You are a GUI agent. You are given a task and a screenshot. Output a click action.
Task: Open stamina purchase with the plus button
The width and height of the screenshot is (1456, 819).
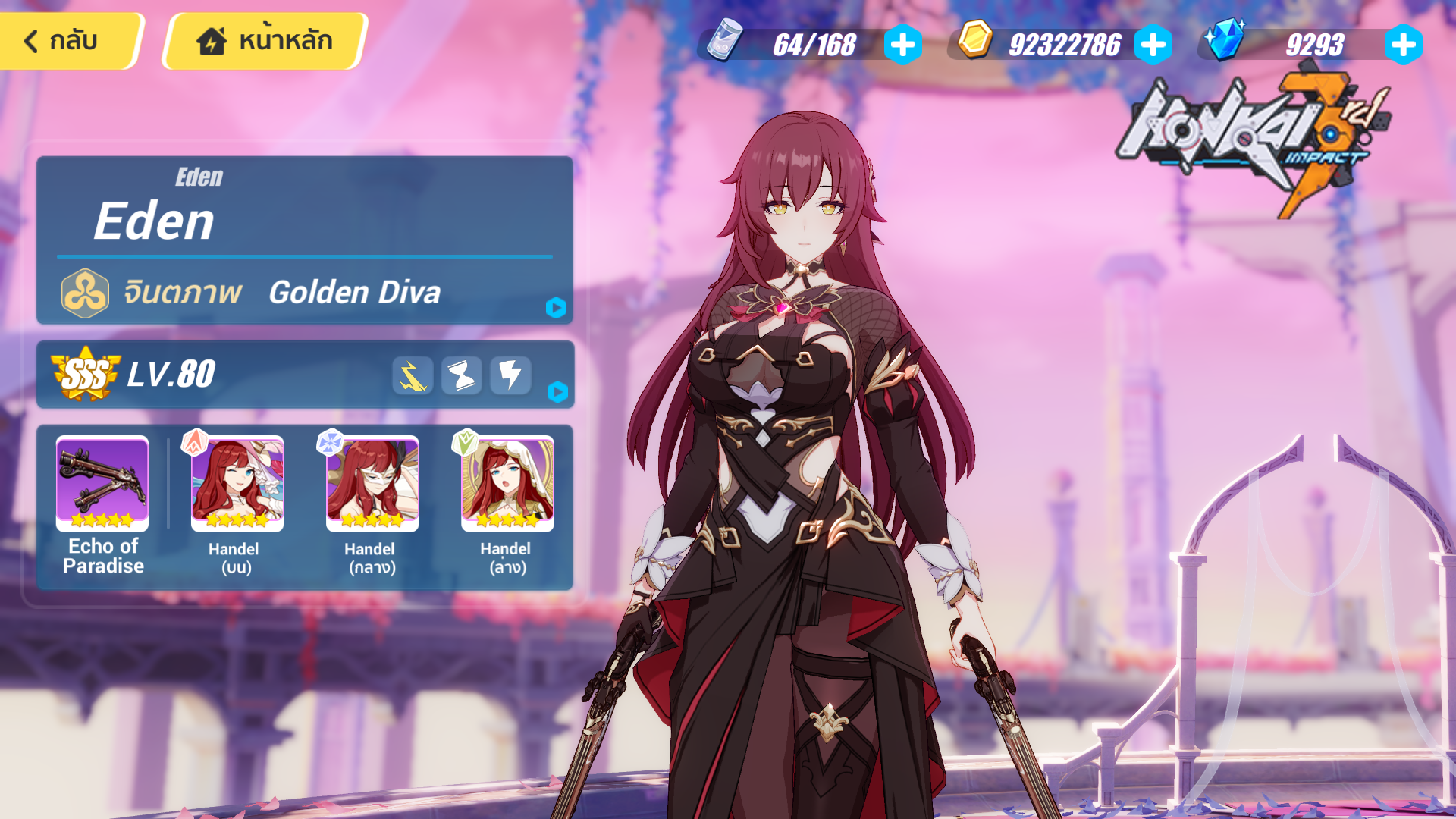point(902,45)
